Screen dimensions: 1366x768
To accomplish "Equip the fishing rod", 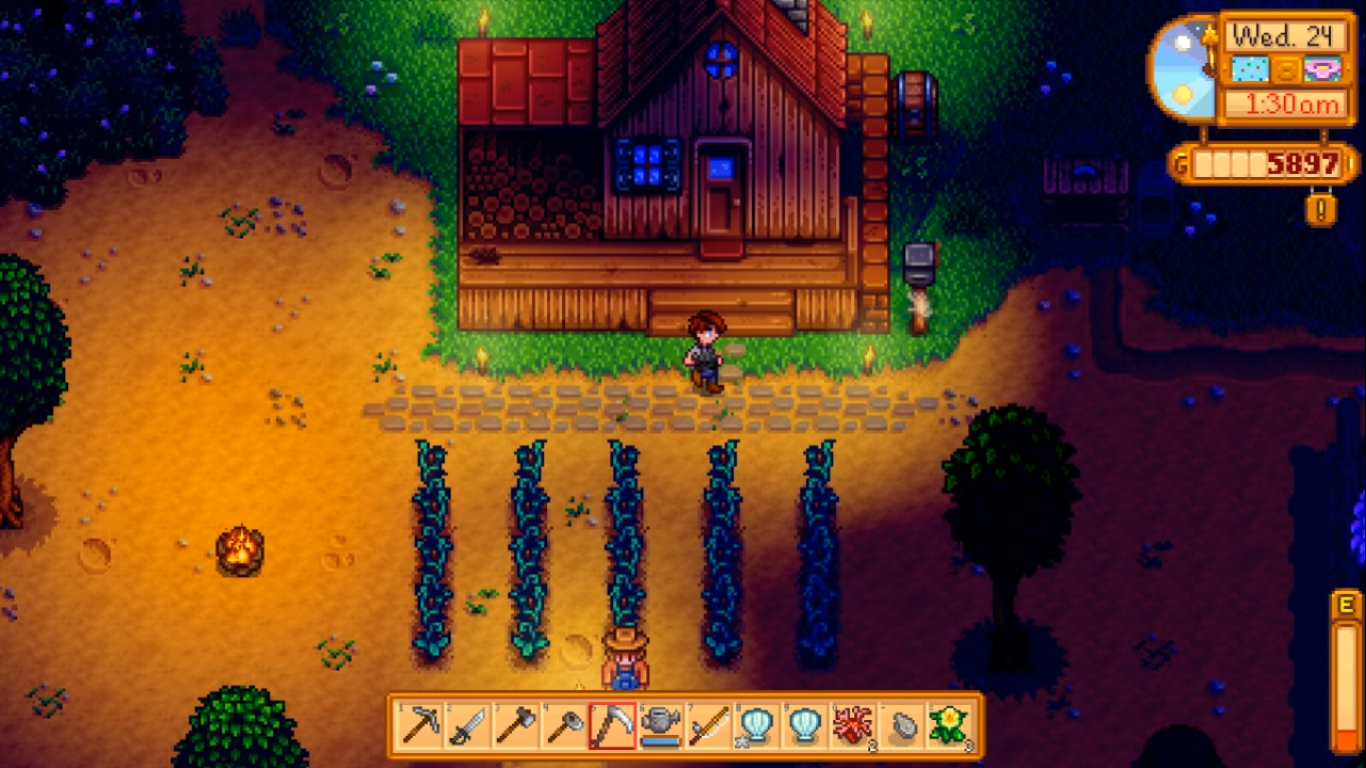I will pos(708,725).
